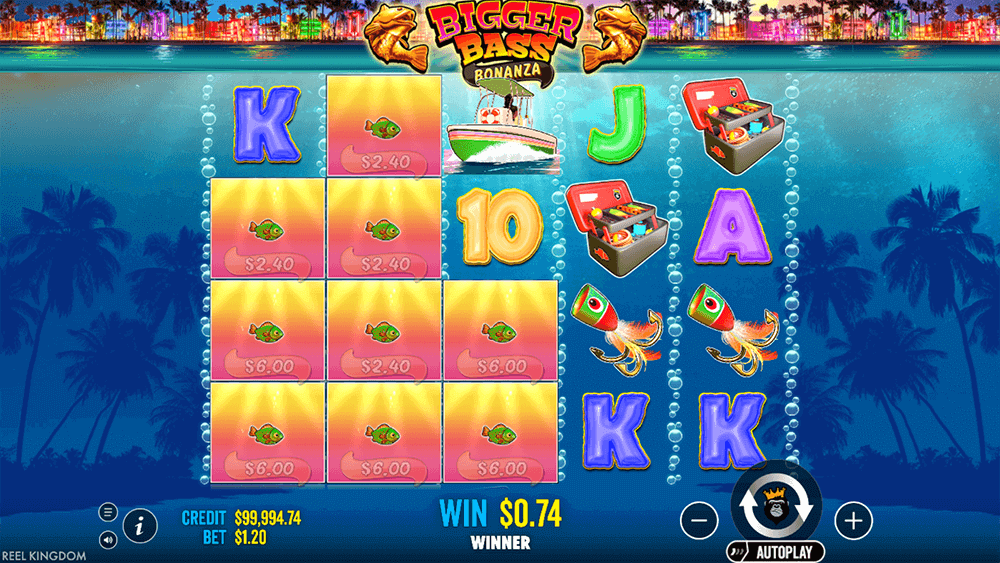Screen dimensions: 1000x563
Task: Open the hamburger settings menu
Action: [108, 512]
